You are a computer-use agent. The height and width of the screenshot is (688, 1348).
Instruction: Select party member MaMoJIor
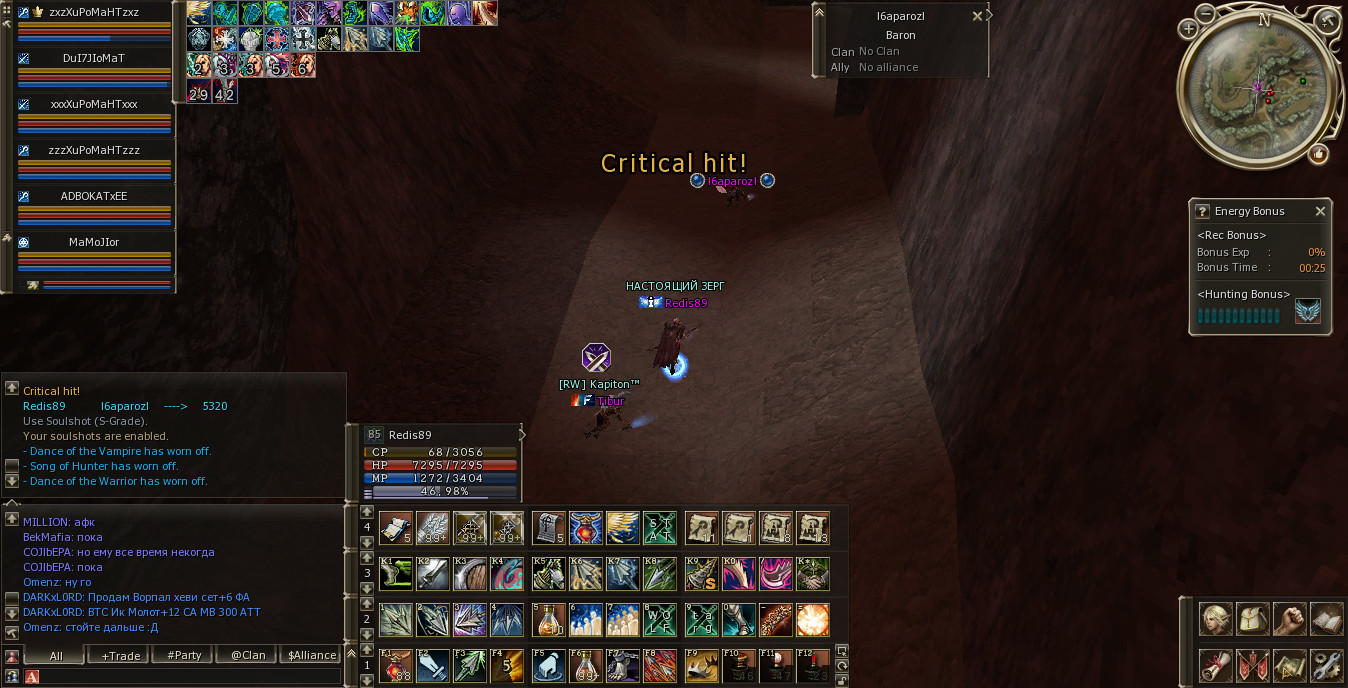(x=96, y=242)
